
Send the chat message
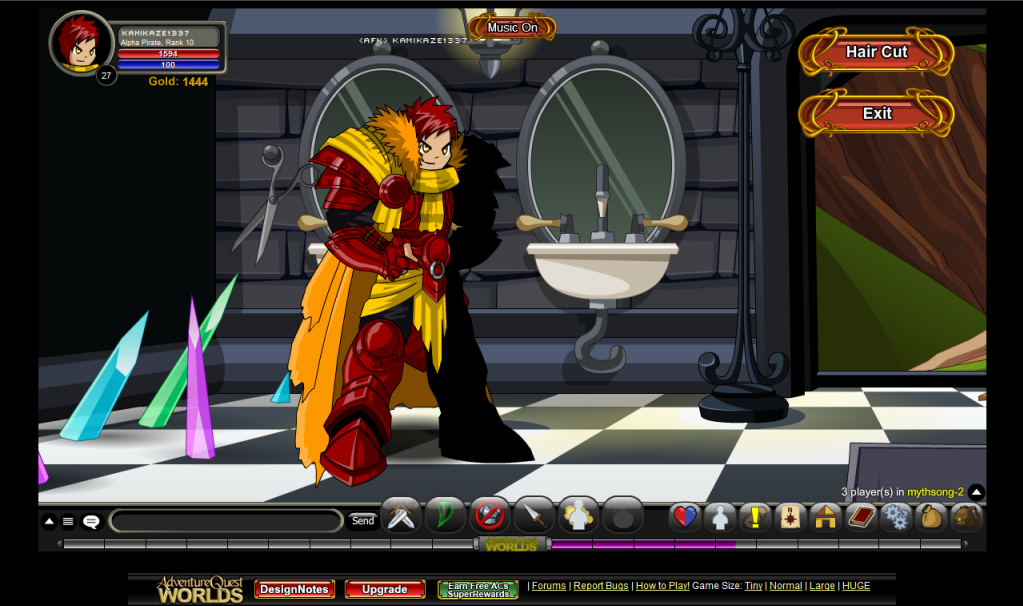click(x=362, y=520)
